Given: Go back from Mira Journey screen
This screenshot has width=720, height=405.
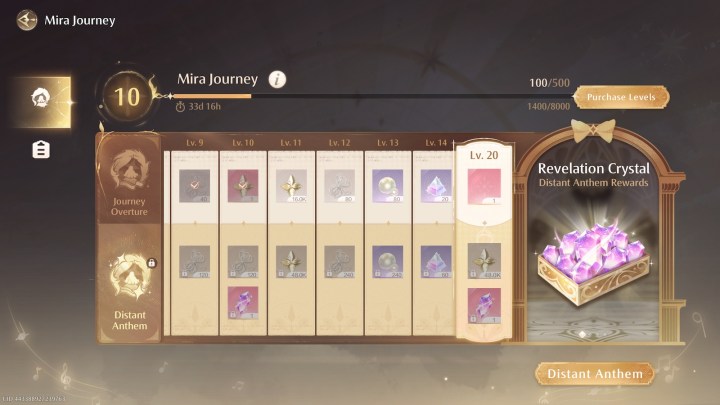Looking at the screenshot, I should pos(26,19).
